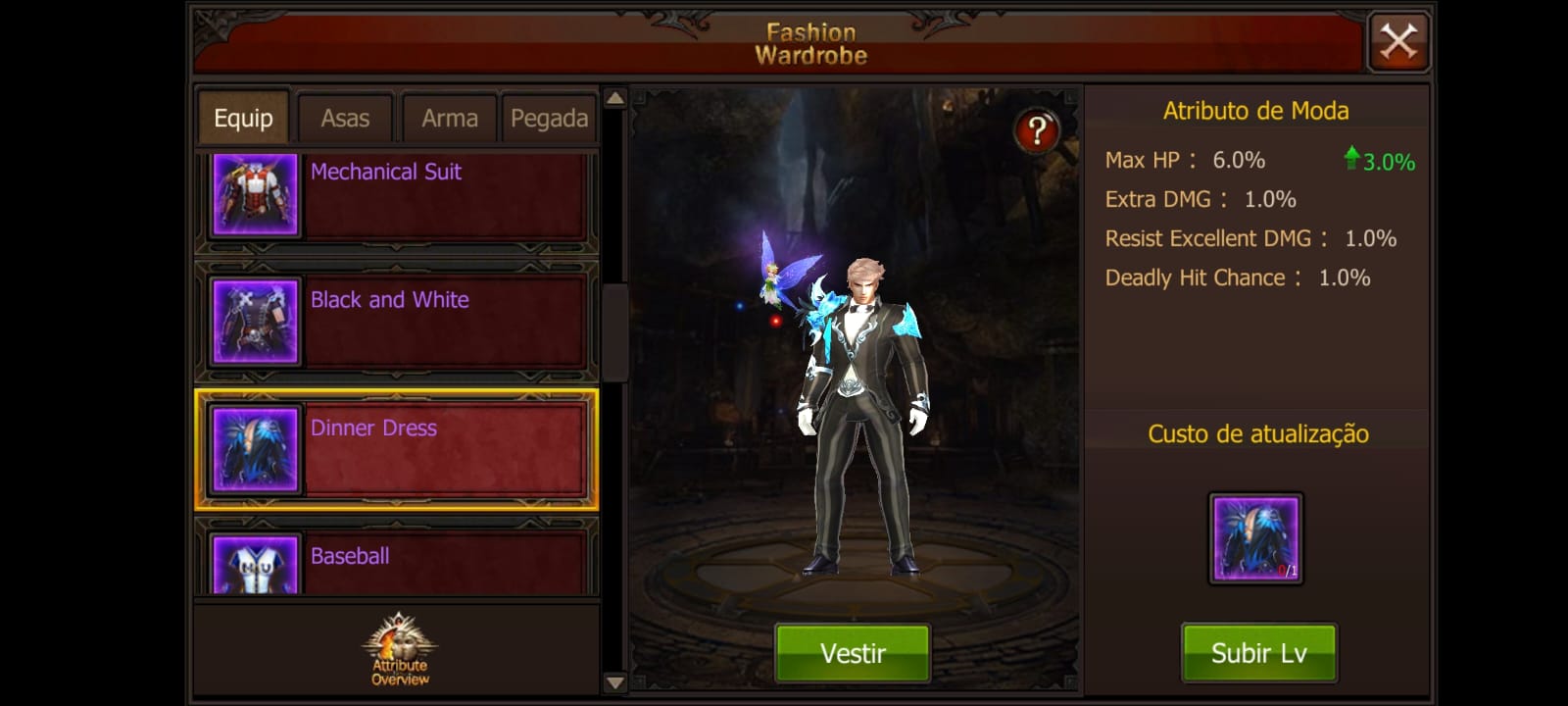Click the list's scroll down arrow
This screenshot has height=706, width=1568.
[x=615, y=682]
